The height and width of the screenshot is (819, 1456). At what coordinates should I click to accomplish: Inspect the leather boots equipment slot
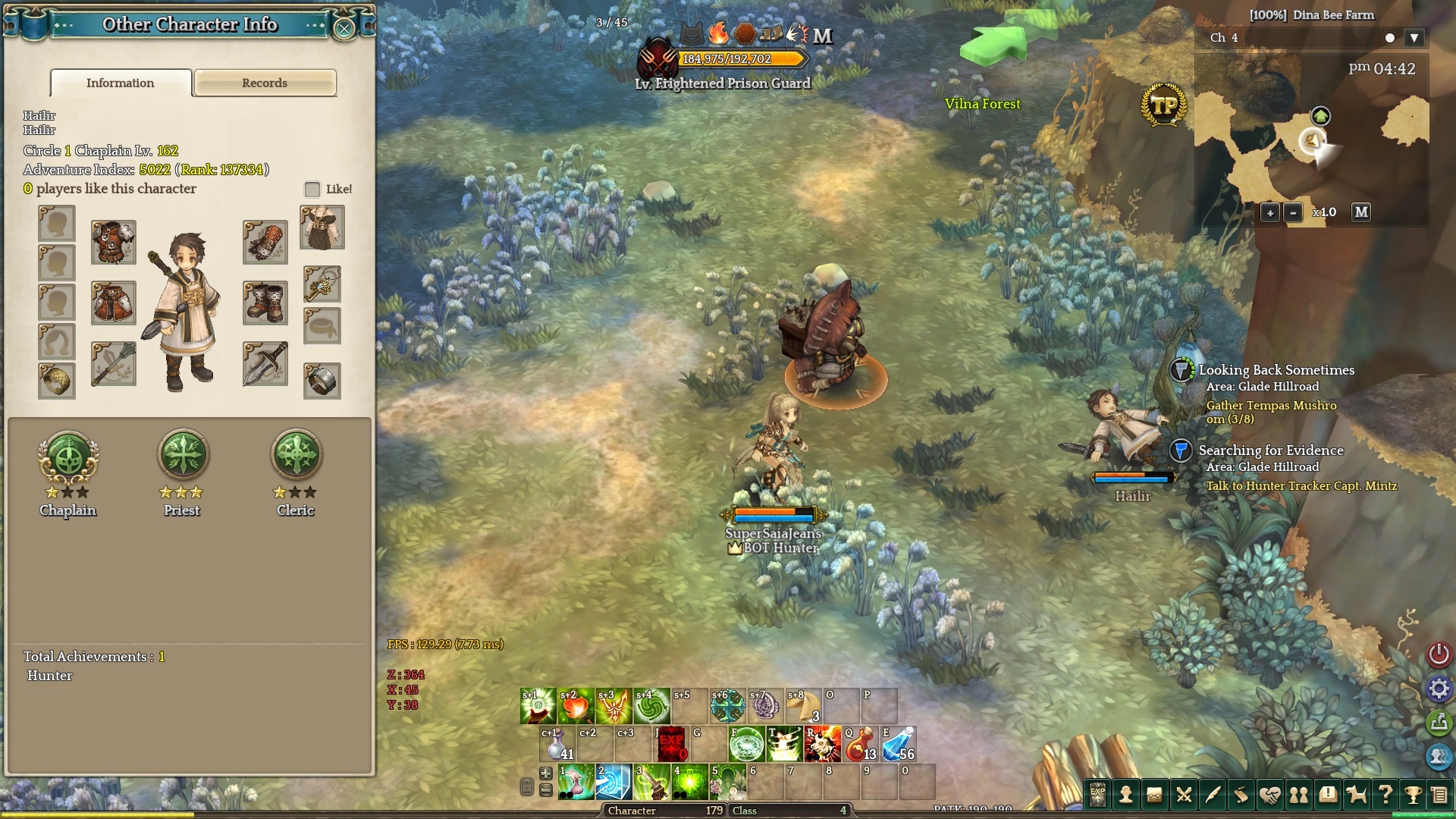[265, 303]
